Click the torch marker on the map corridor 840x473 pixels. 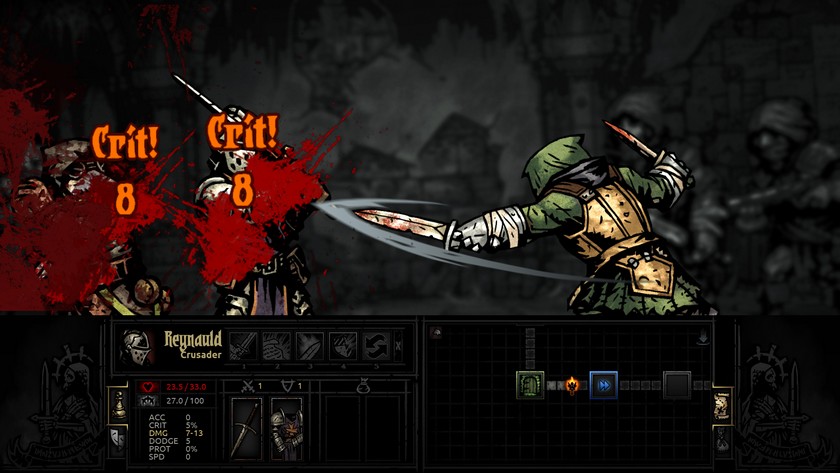coord(572,384)
